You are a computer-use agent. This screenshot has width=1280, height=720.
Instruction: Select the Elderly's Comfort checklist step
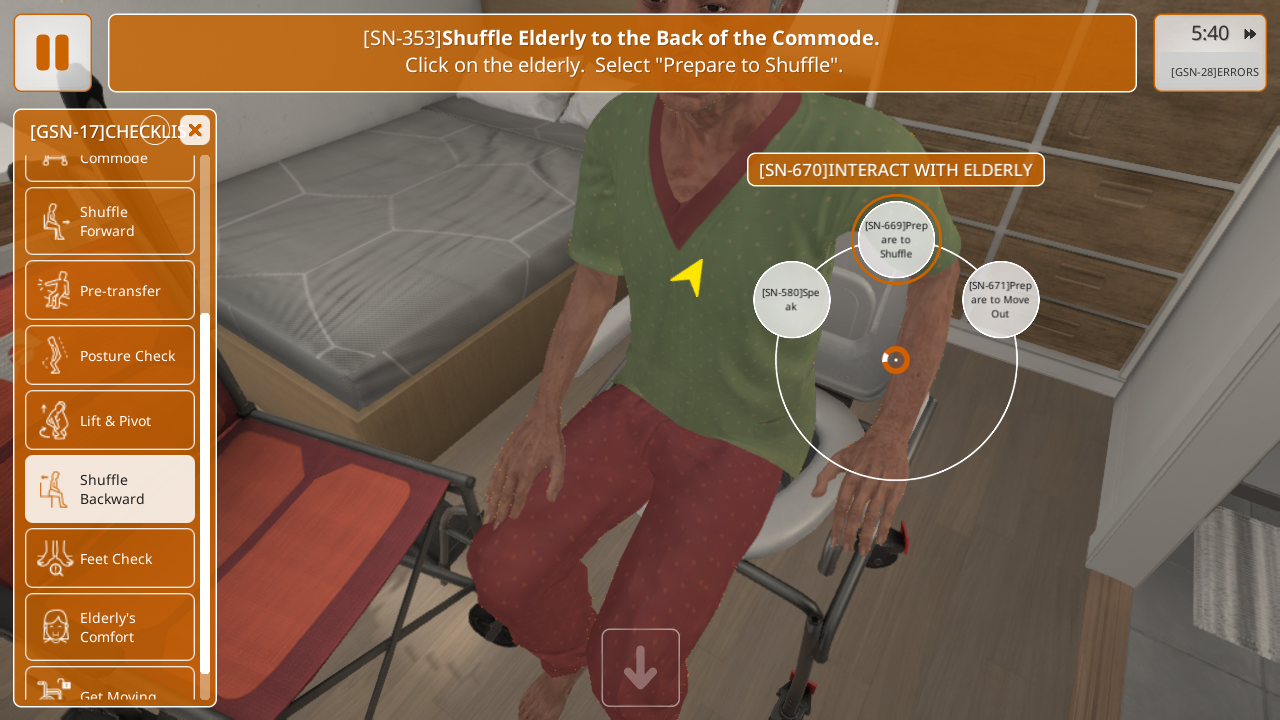coord(110,627)
